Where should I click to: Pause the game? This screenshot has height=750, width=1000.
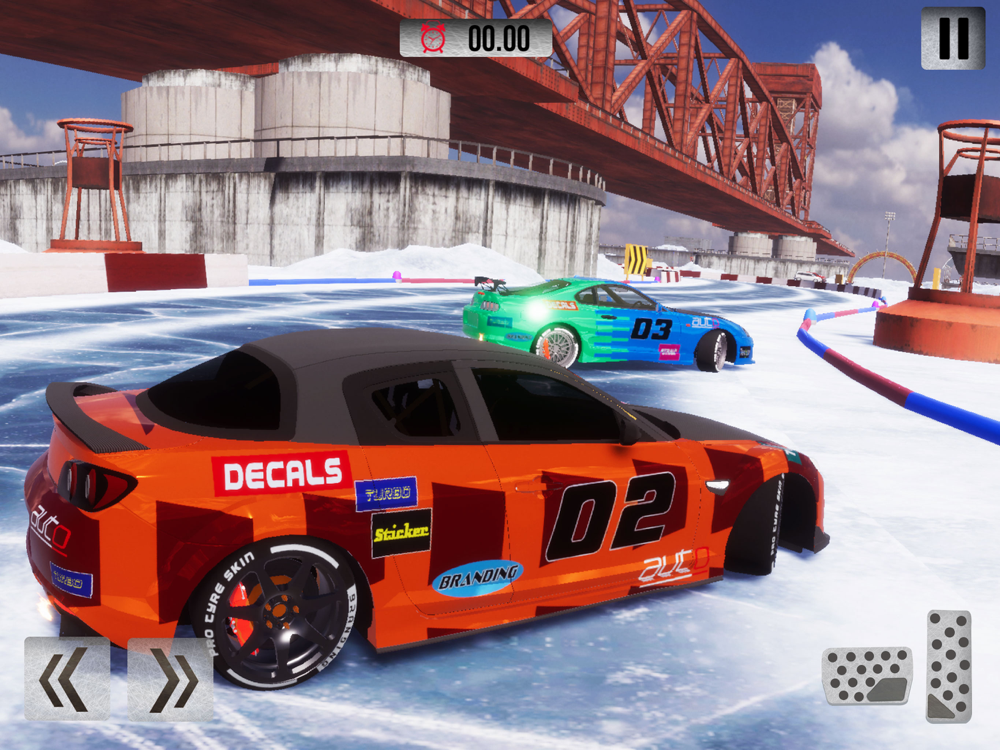click(953, 38)
